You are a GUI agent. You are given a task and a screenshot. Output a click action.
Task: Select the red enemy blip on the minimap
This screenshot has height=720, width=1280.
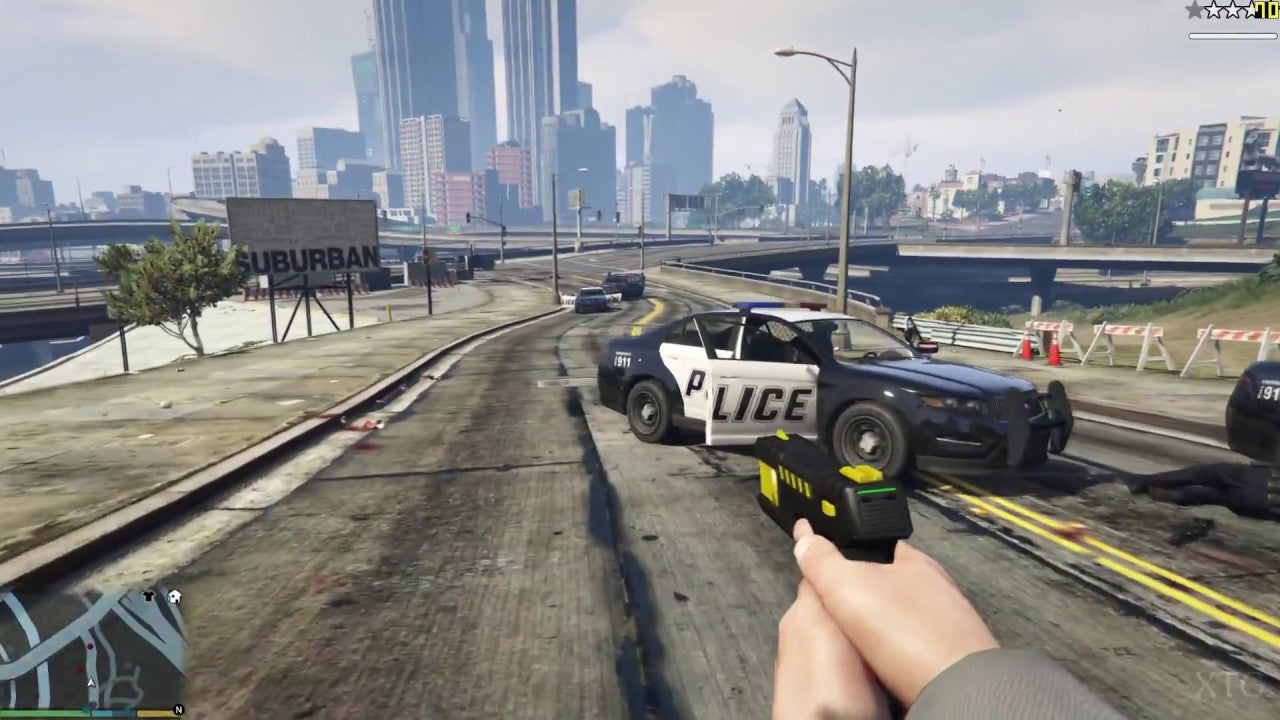(x=80, y=669)
